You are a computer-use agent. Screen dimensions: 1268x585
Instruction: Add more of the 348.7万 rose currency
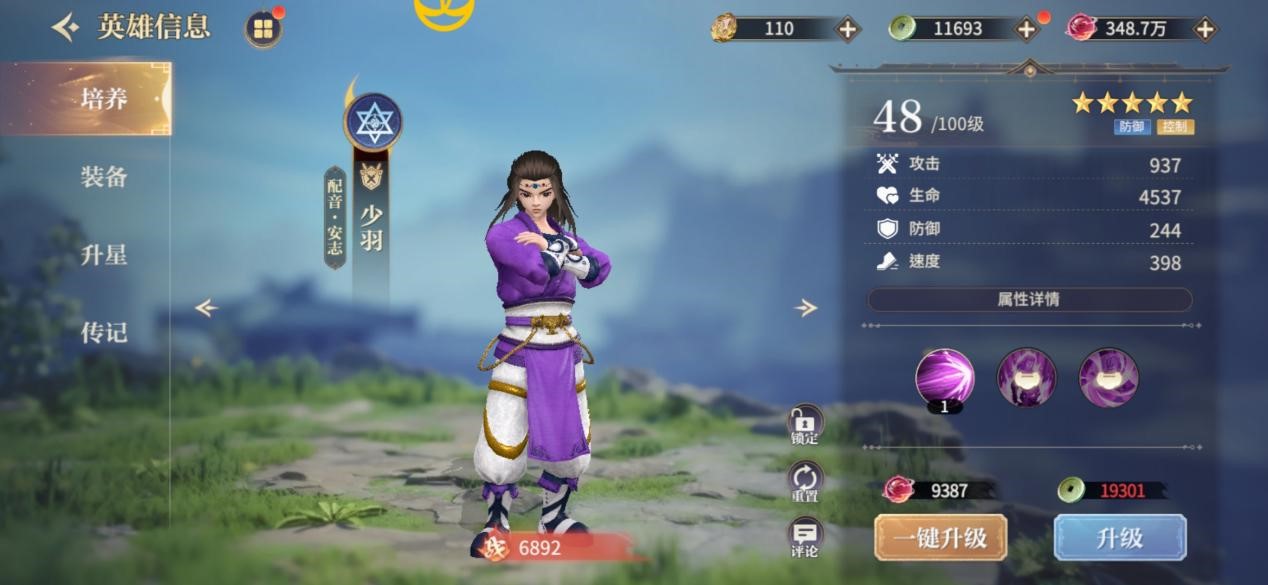pyautogui.click(x=1205, y=29)
